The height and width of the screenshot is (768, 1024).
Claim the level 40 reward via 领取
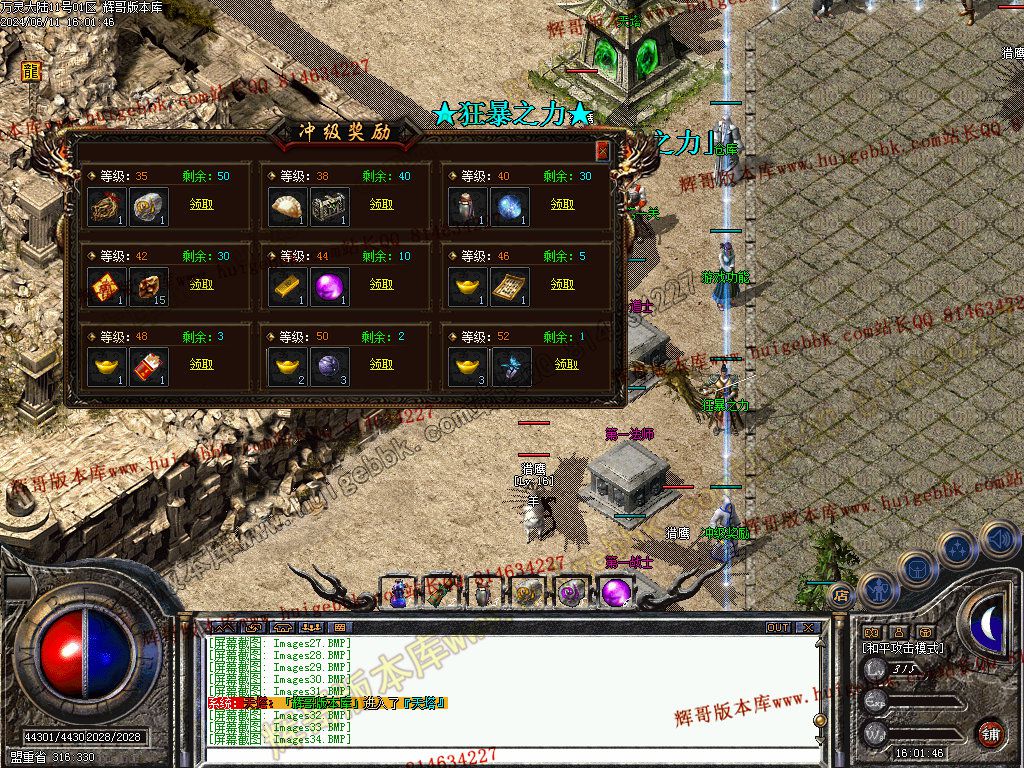point(562,204)
